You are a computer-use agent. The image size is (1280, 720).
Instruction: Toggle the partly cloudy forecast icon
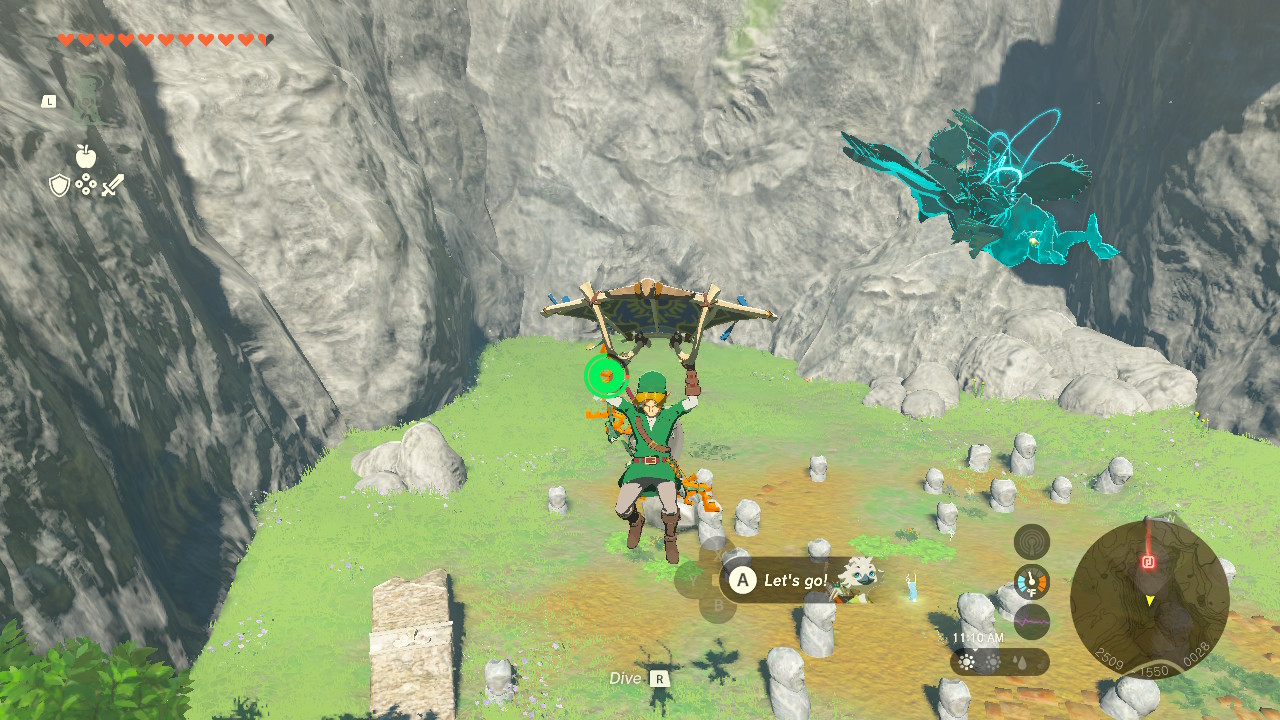pyautogui.click(x=993, y=660)
